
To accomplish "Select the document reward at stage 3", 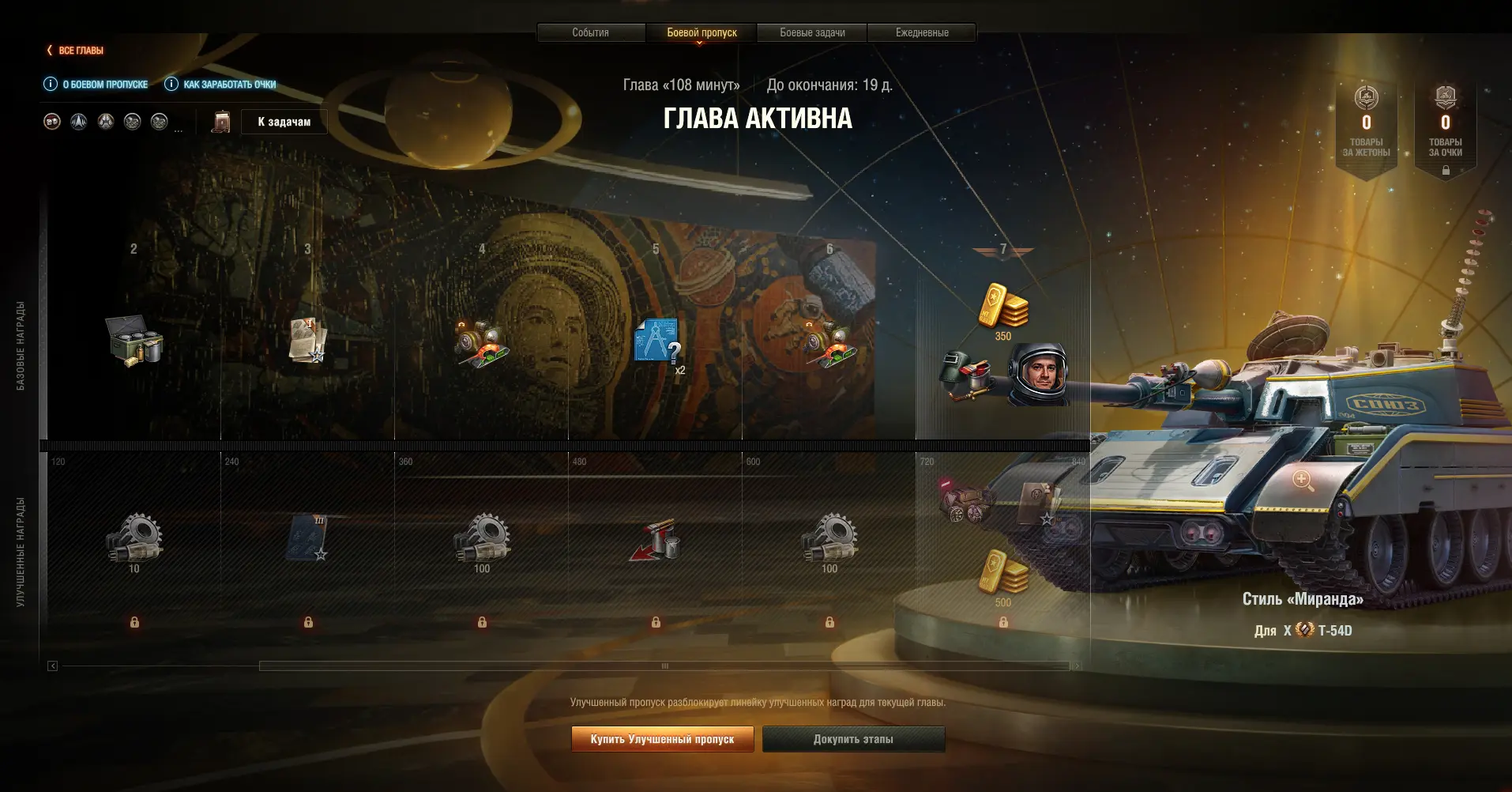I will [x=307, y=341].
